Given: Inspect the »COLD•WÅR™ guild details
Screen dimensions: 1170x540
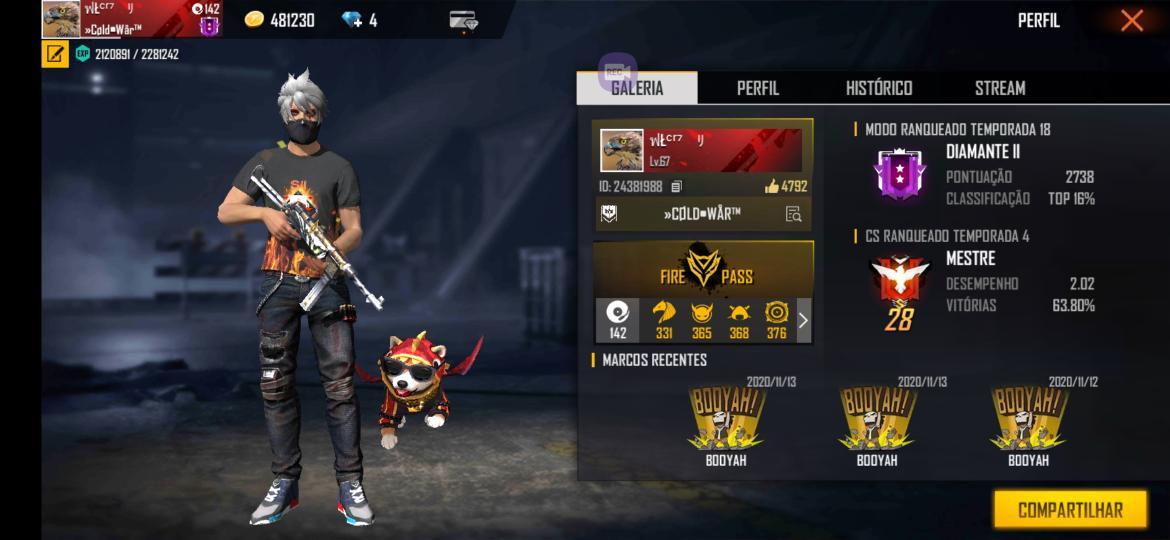Looking at the screenshot, I should [x=793, y=213].
